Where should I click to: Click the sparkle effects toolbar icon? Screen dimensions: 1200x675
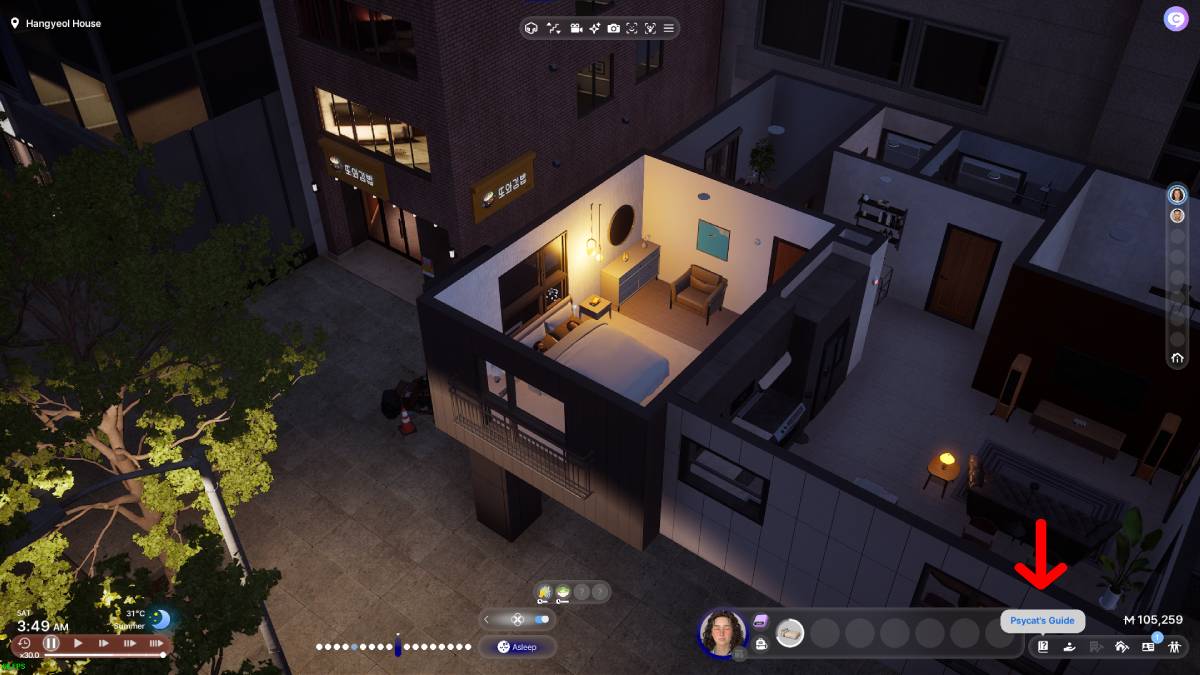594,28
